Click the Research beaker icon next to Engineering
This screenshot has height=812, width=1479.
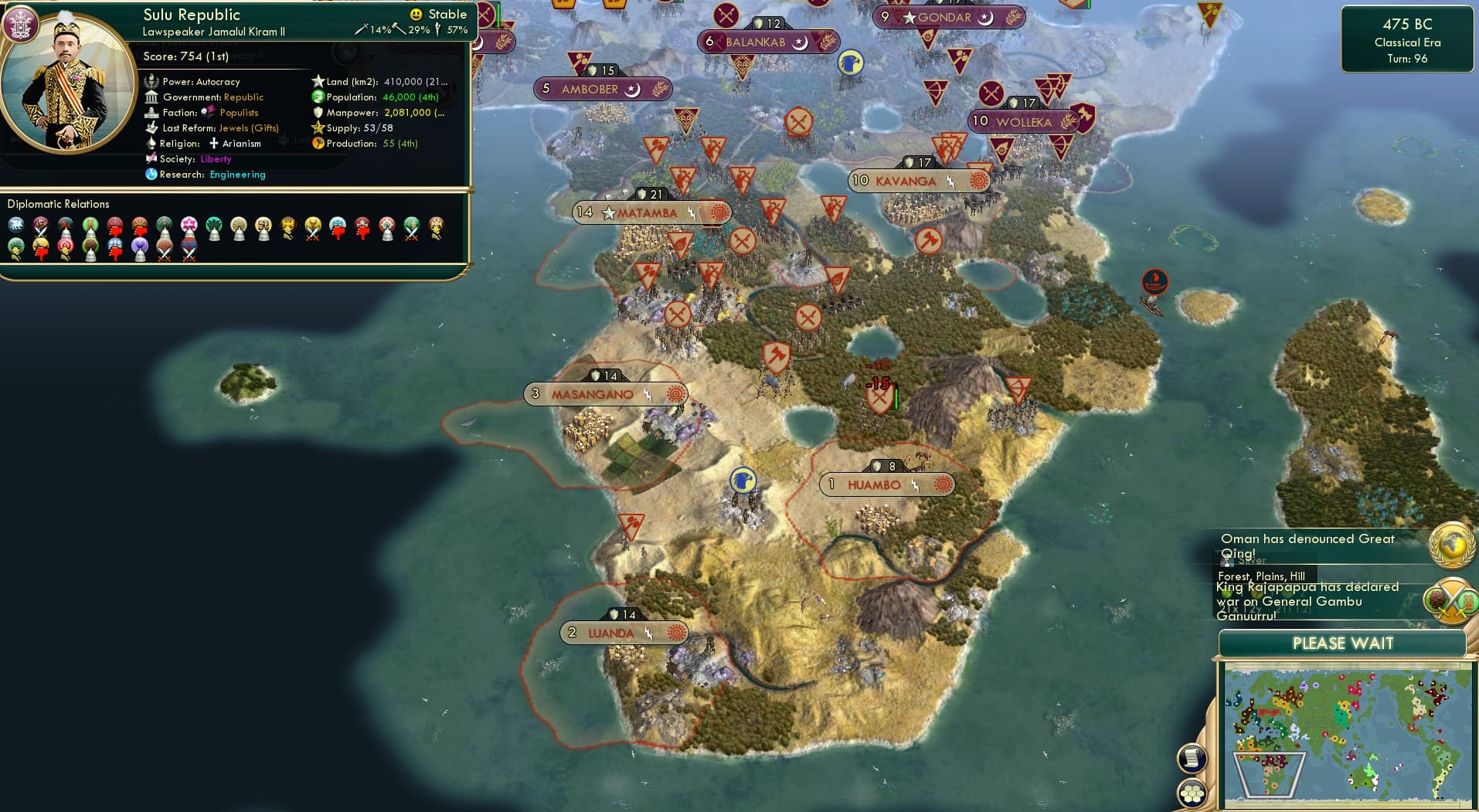[x=153, y=175]
